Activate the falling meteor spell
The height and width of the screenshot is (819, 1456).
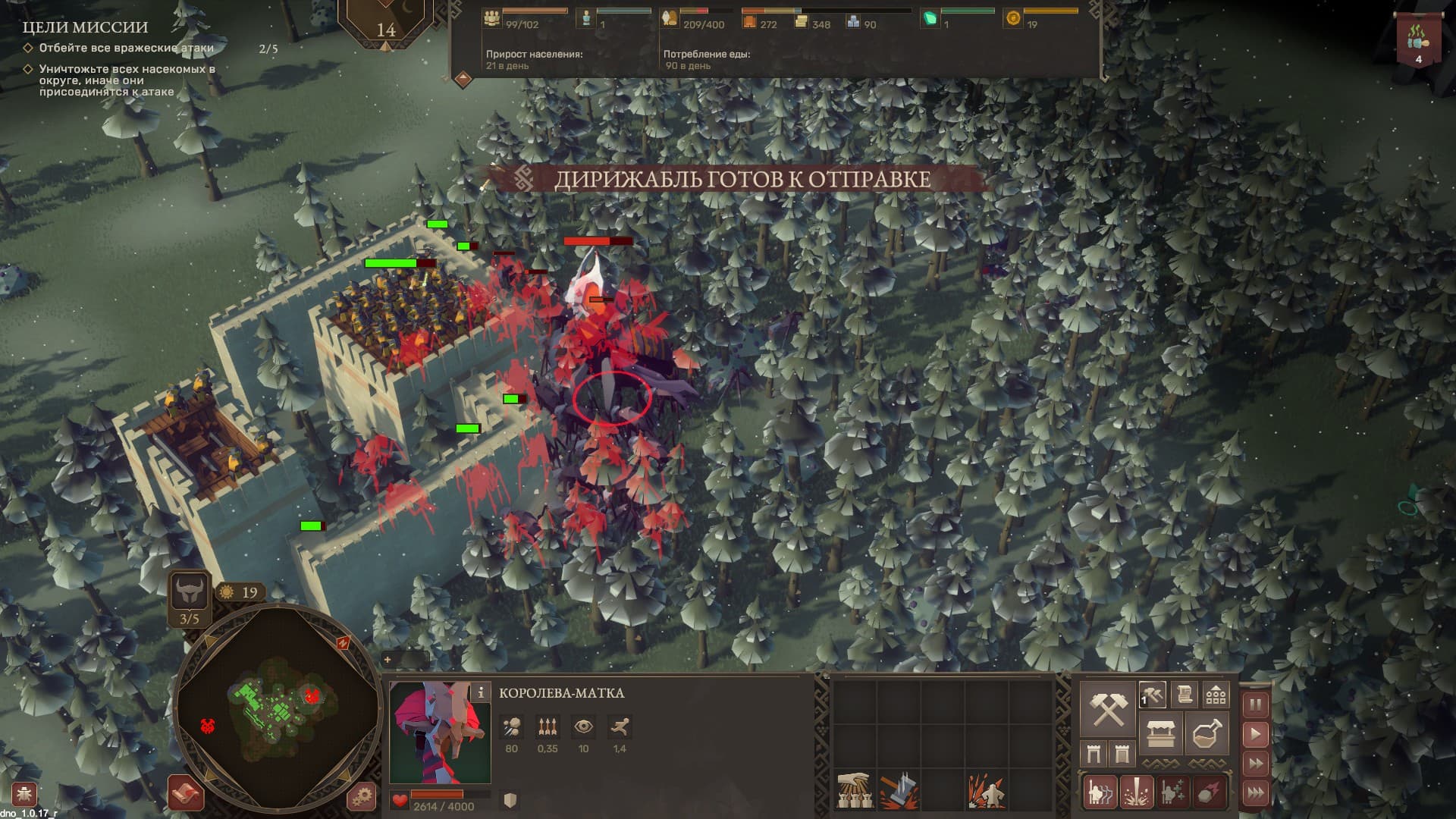coord(1209,792)
